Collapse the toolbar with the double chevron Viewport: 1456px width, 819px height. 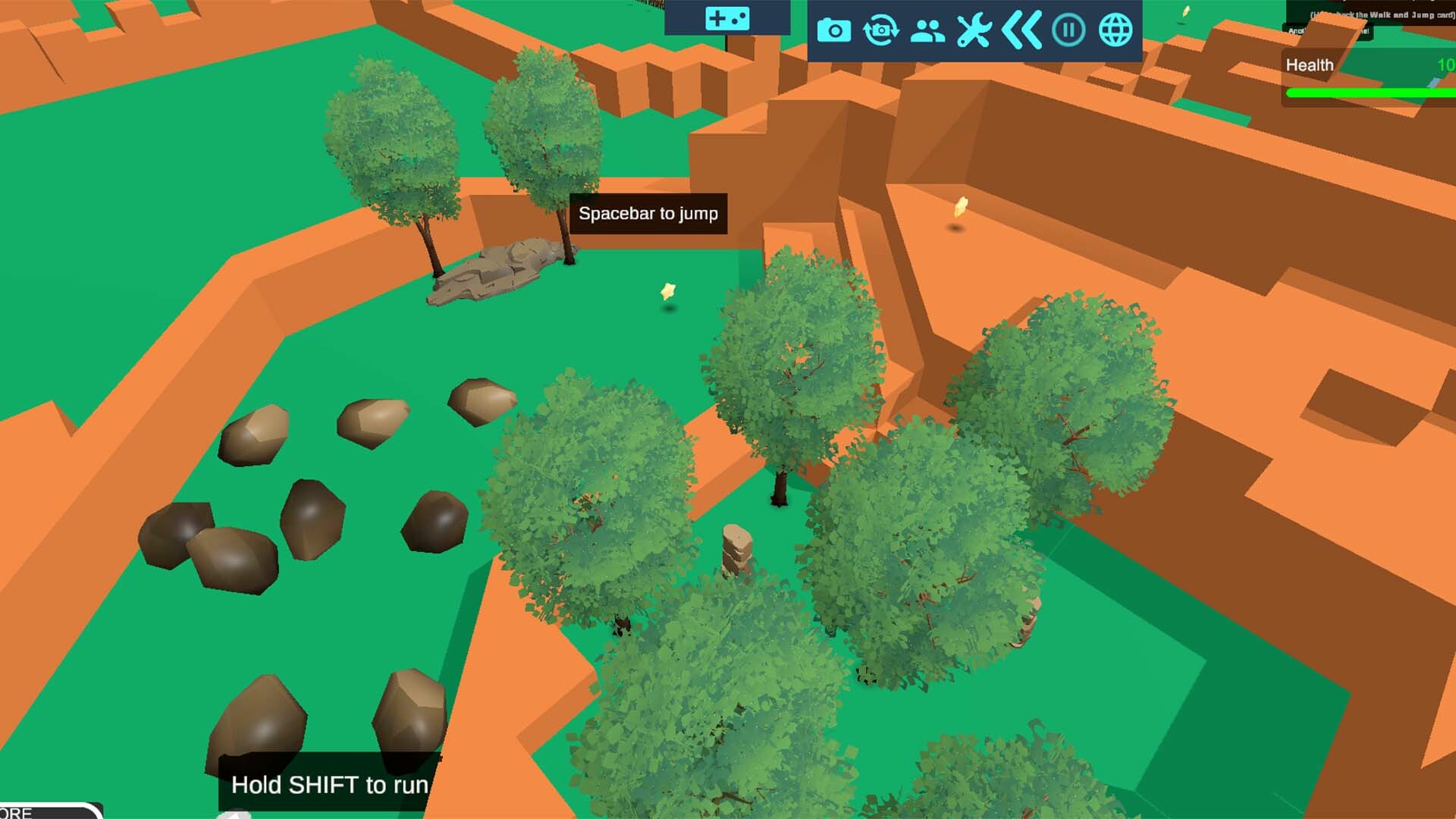pos(1022,30)
